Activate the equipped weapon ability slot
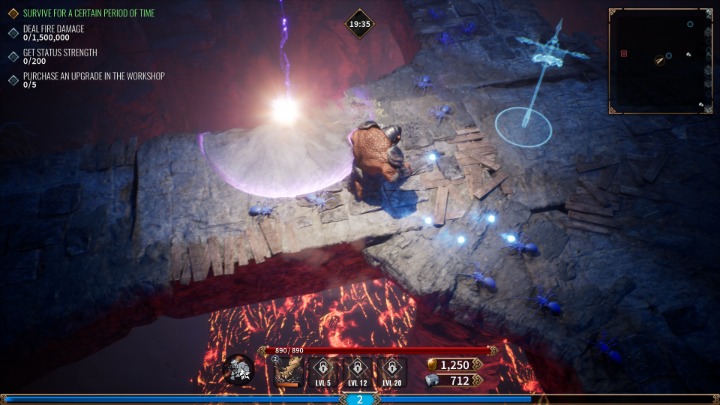720x405 pixels. (x=290, y=371)
